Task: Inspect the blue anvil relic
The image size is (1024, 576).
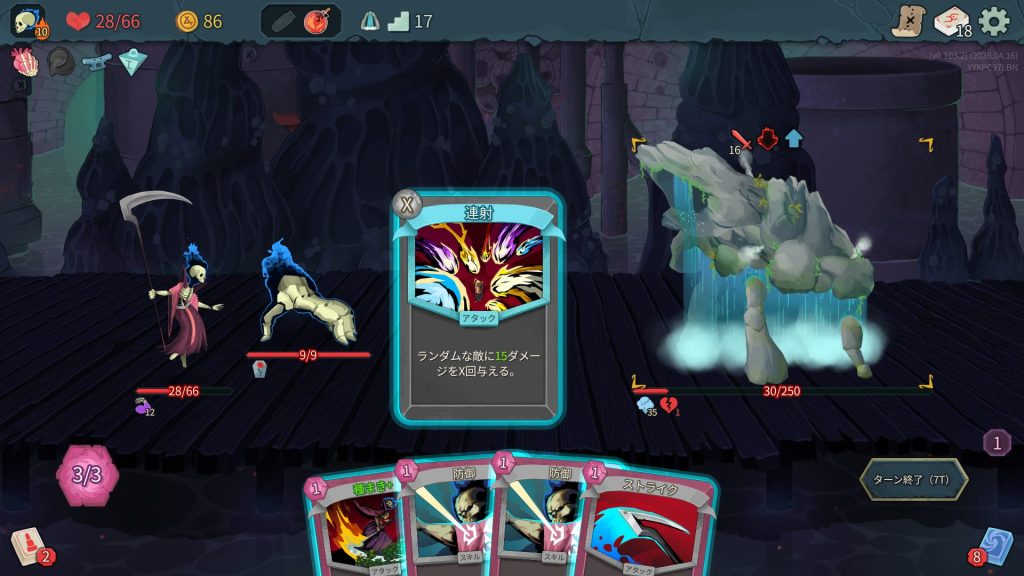Action: coord(97,62)
